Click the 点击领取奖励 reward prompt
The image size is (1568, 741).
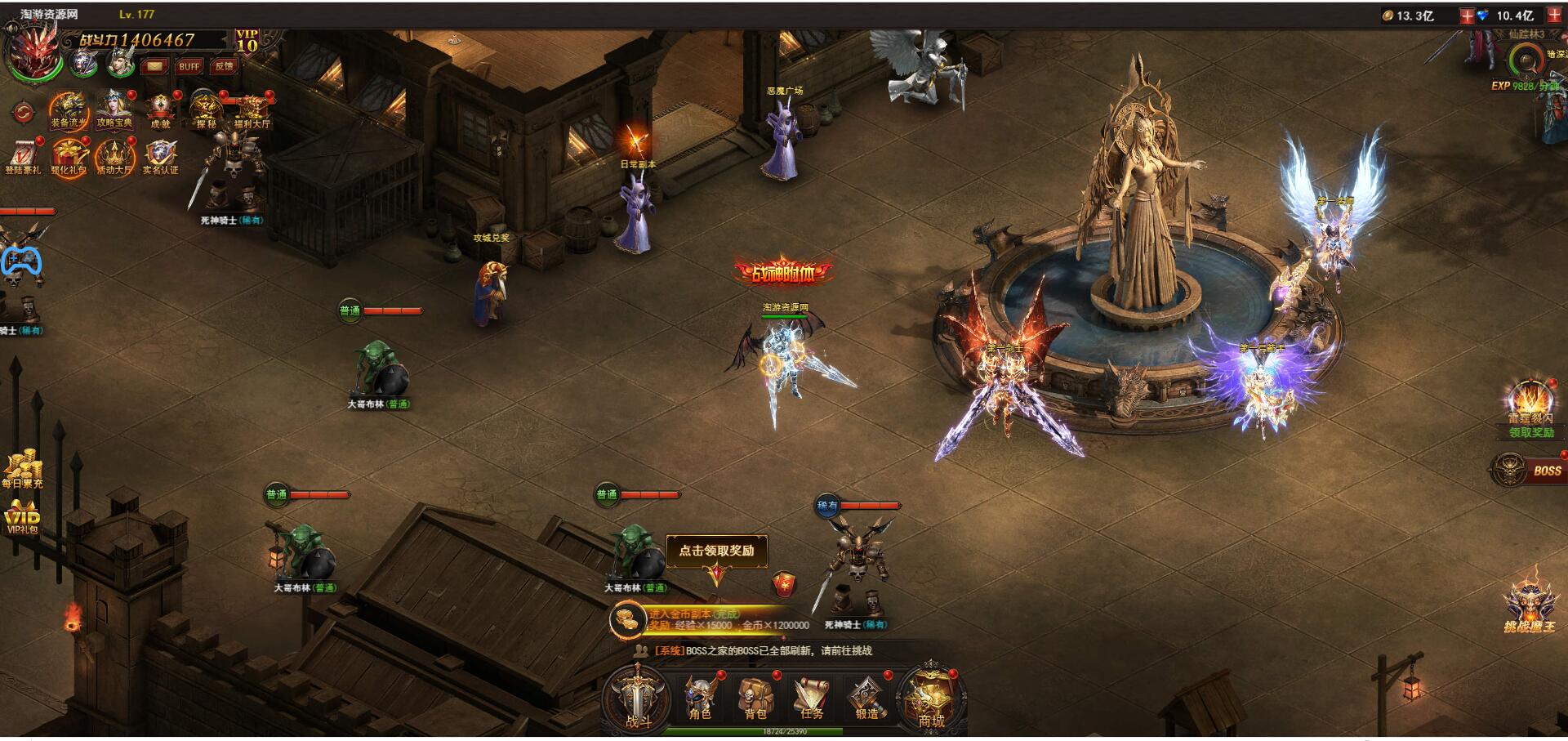coord(716,551)
